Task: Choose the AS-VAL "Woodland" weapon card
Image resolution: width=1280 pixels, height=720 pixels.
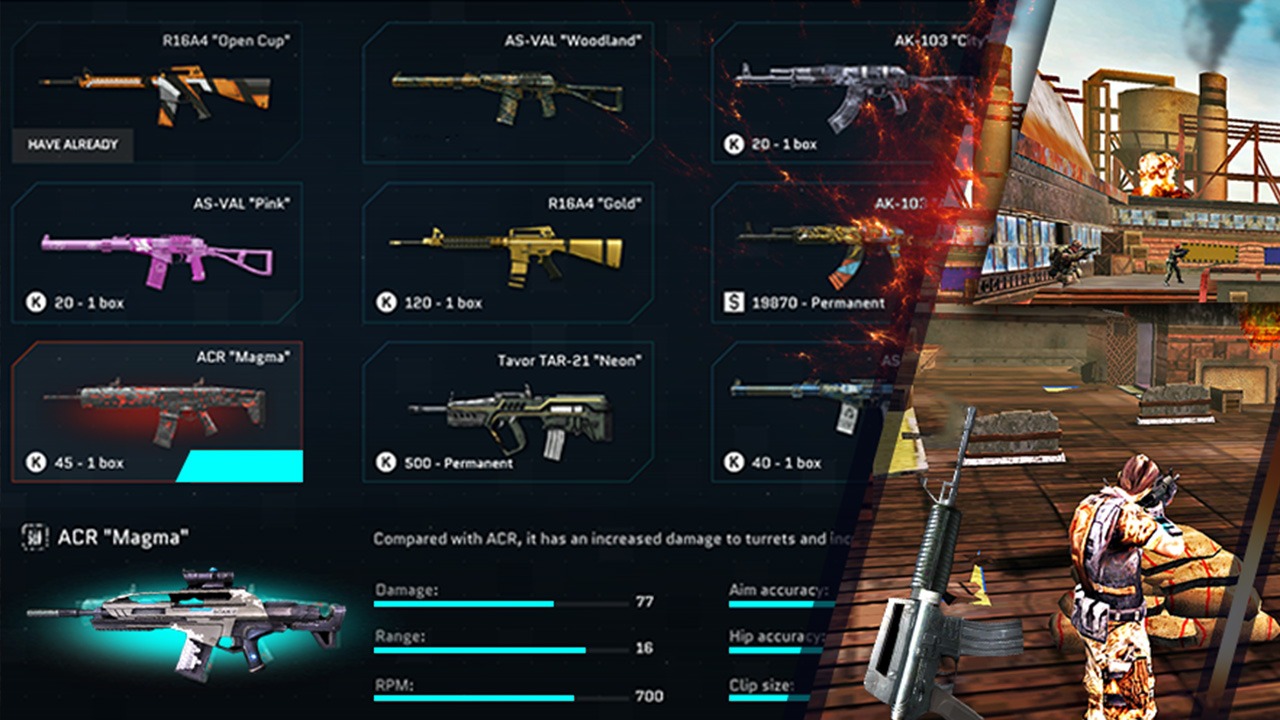Action: (x=507, y=92)
